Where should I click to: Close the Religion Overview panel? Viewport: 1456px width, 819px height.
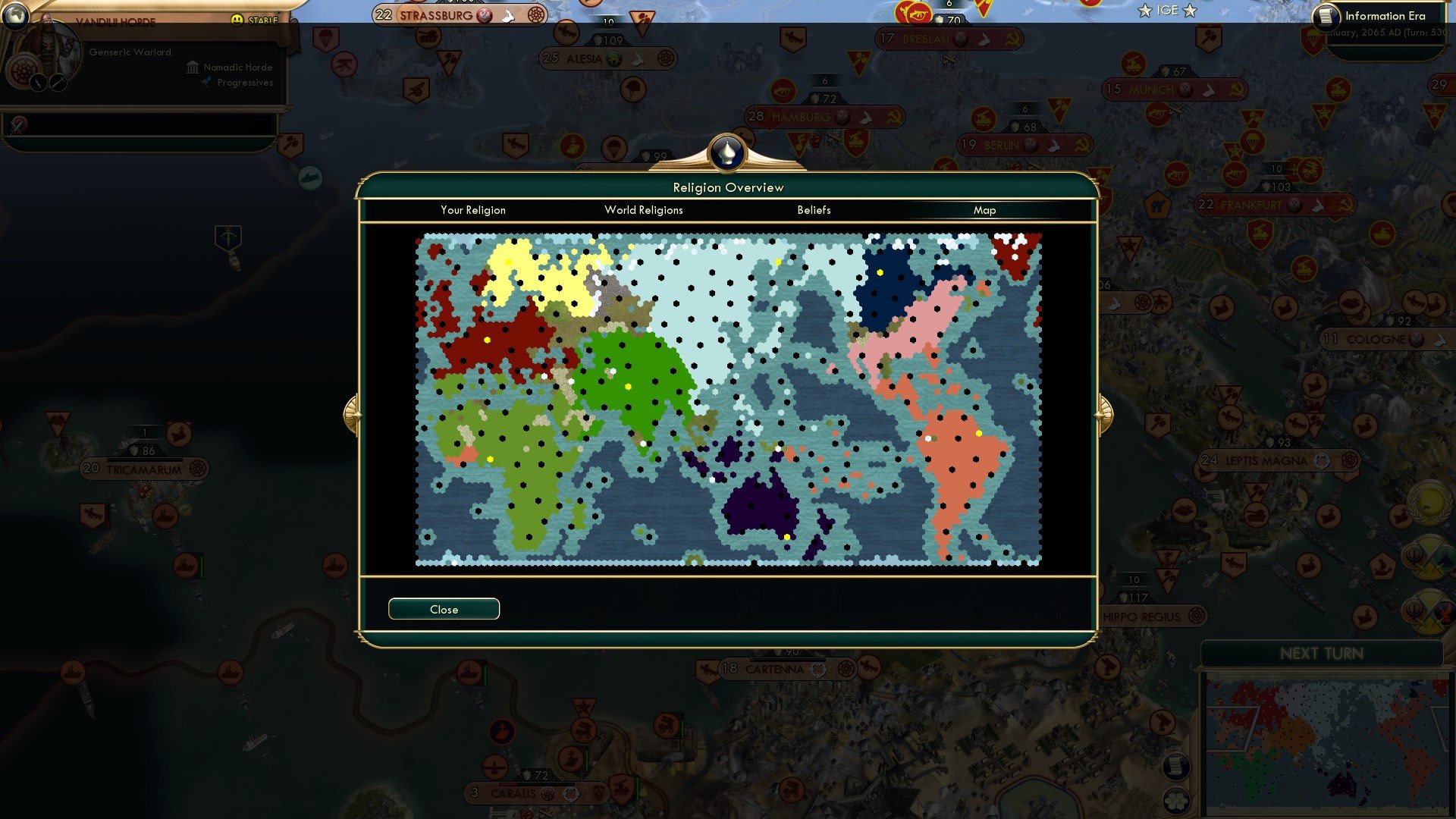coord(444,608)
